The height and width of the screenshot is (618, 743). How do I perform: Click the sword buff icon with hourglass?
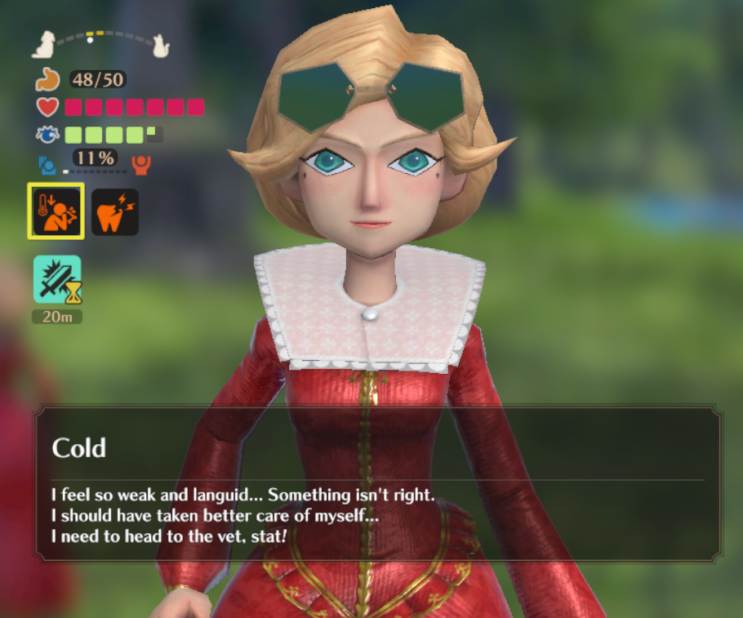coord(56,279)
